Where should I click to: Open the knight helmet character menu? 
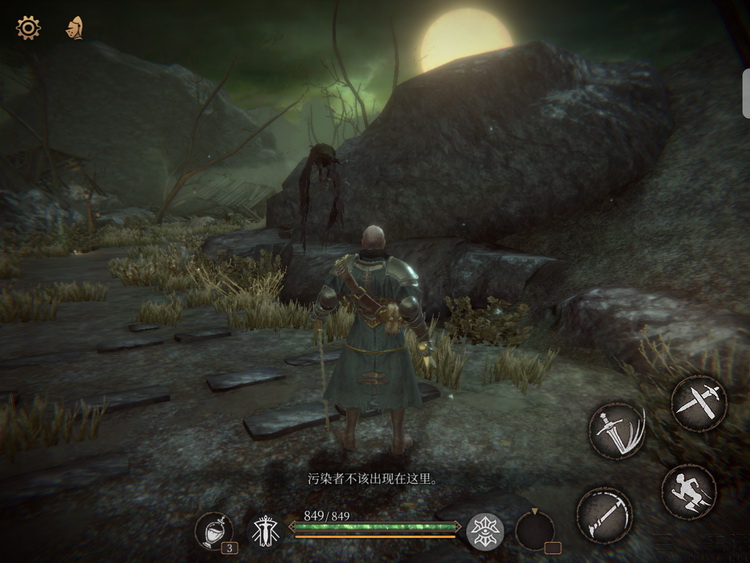pos(74,28)
